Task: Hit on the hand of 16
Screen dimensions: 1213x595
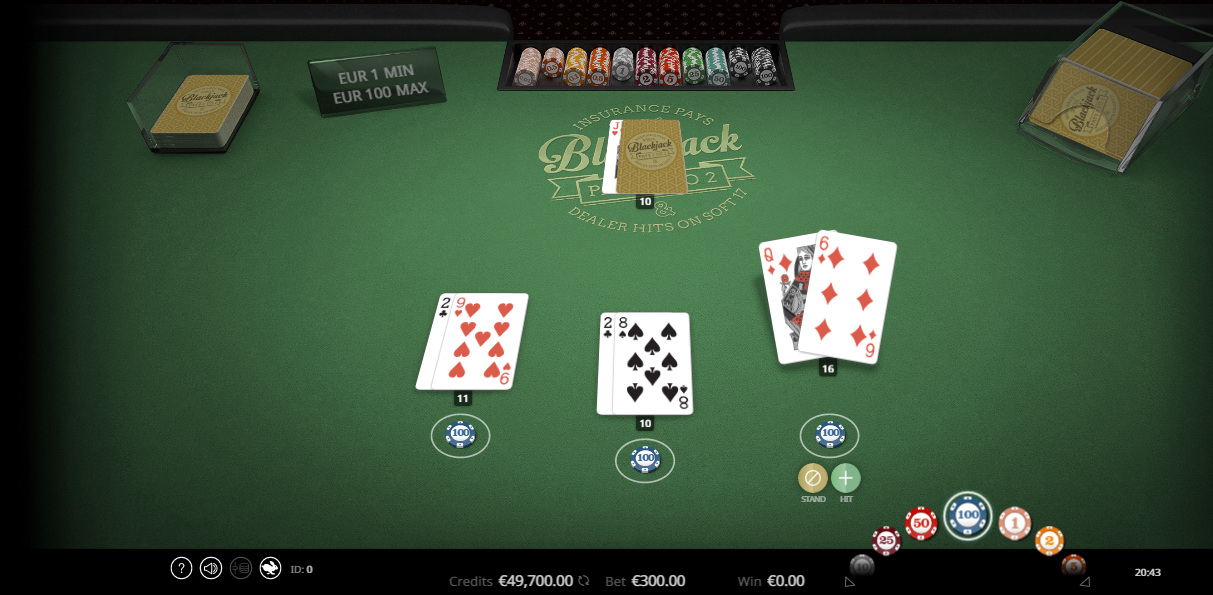Action: 846,478
